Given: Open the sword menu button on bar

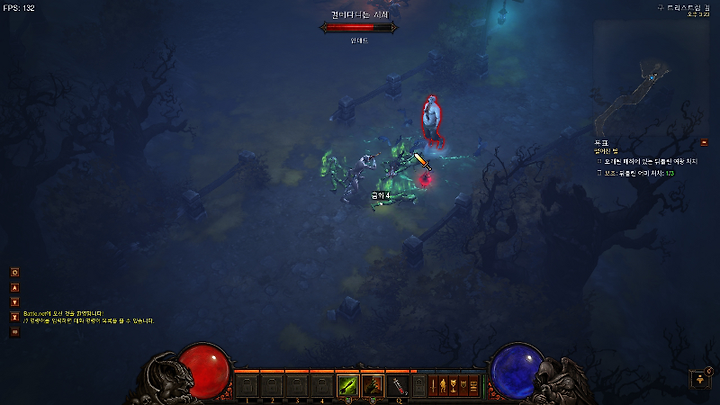Looking at the screenshot, I should click(x=433, y=385).
